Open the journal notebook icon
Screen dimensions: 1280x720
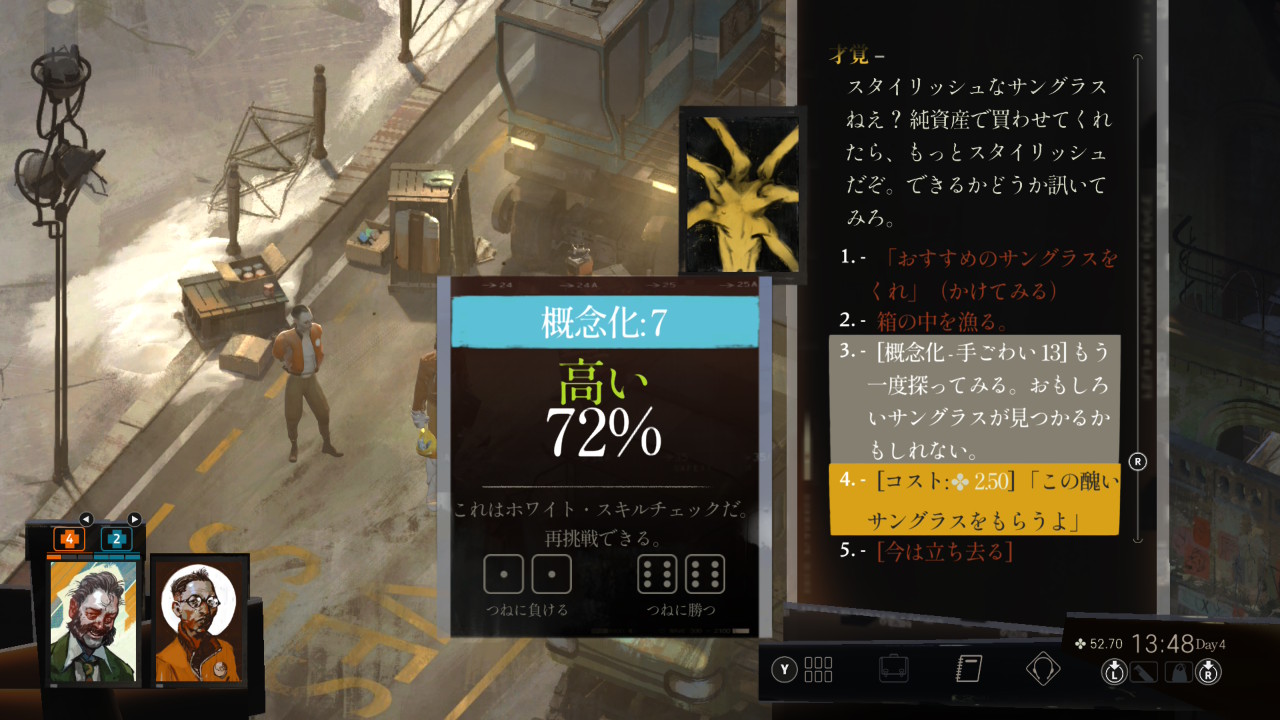point(969,669)
